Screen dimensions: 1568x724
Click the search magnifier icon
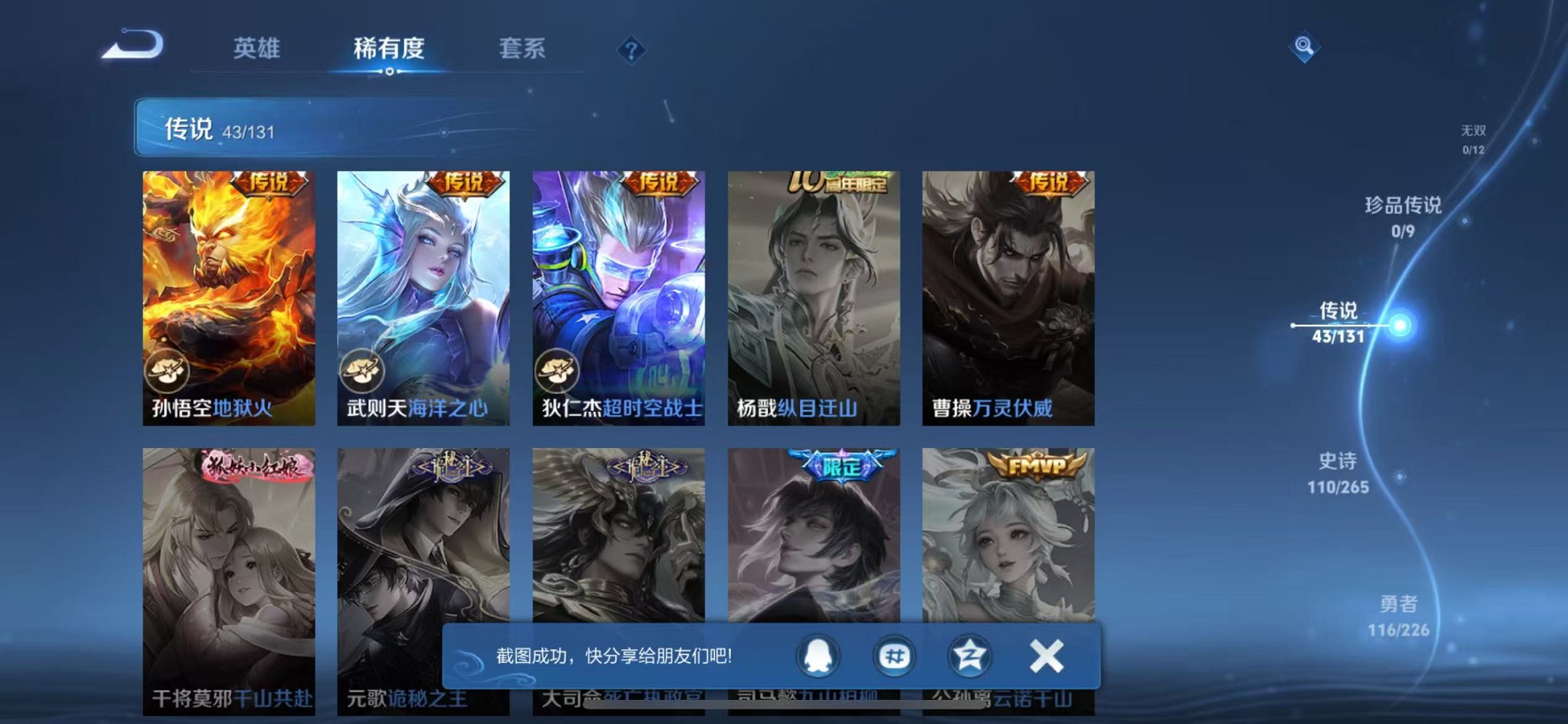pos(1304,45)
